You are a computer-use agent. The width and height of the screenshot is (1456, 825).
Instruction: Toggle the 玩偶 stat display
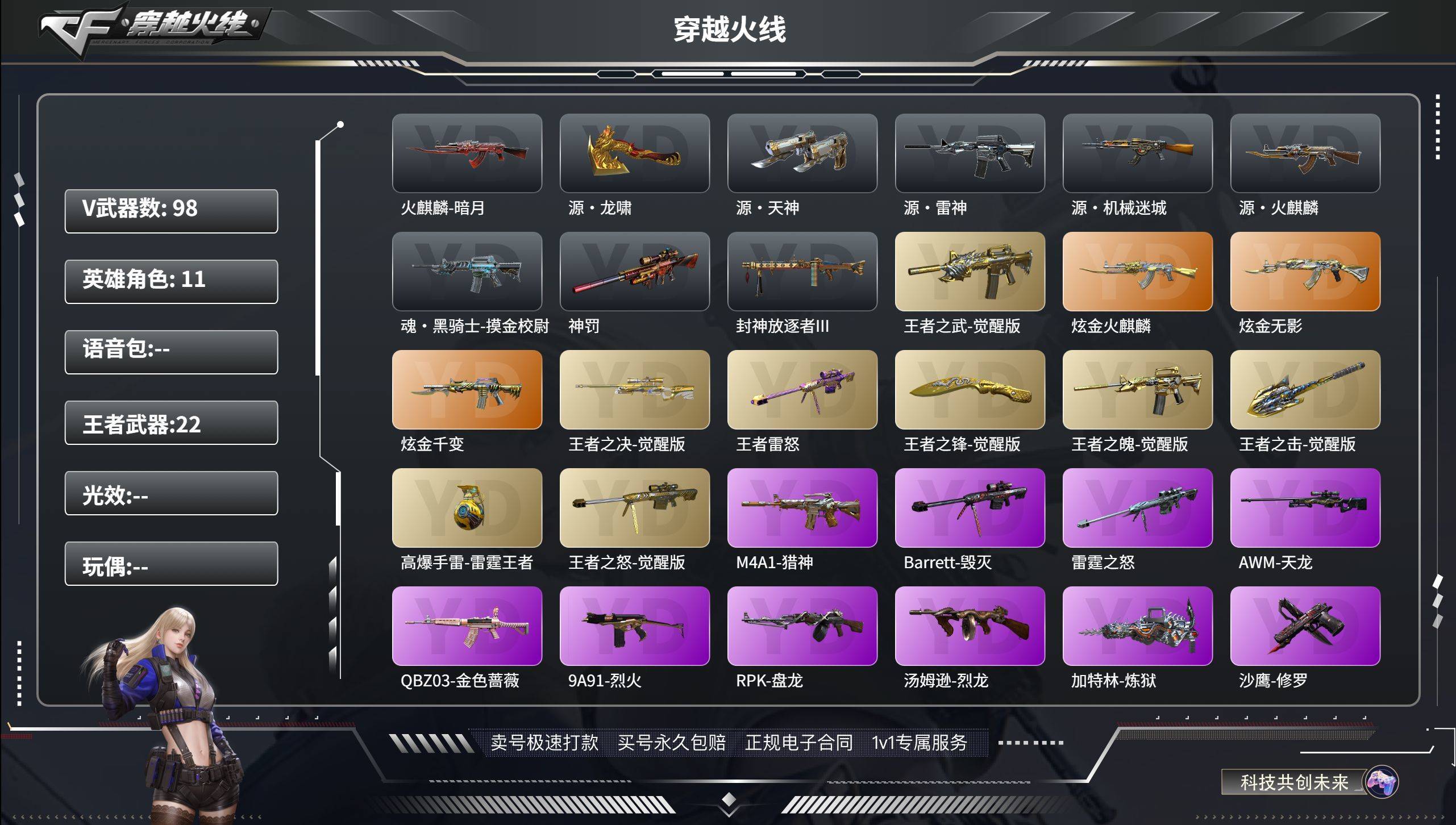[170, 565]
